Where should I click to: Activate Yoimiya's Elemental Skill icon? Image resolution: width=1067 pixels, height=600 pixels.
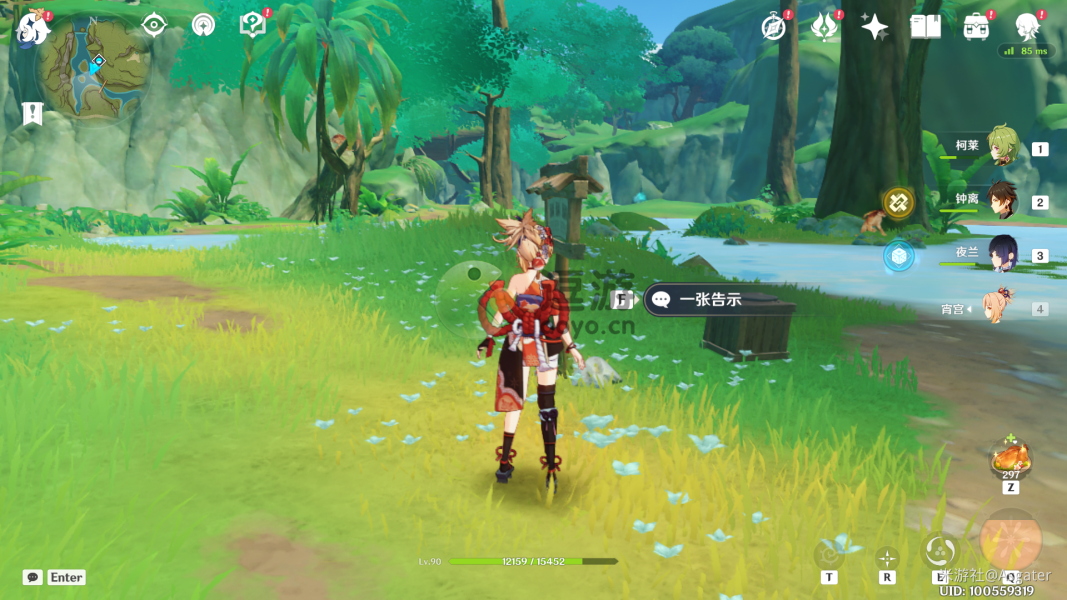940,551
